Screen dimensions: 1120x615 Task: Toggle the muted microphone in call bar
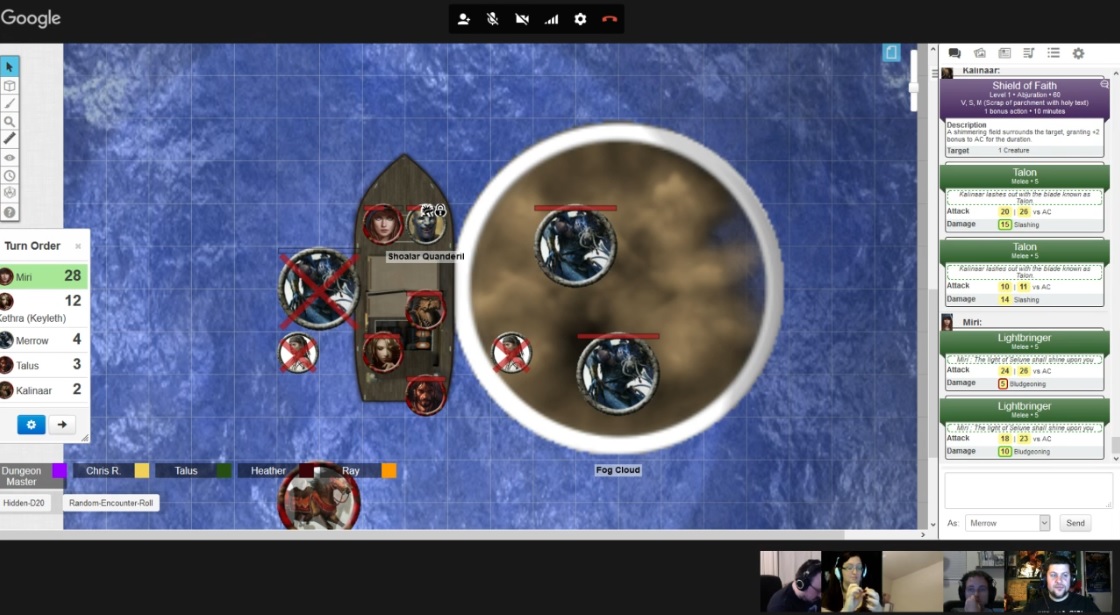tap(492, 19)
